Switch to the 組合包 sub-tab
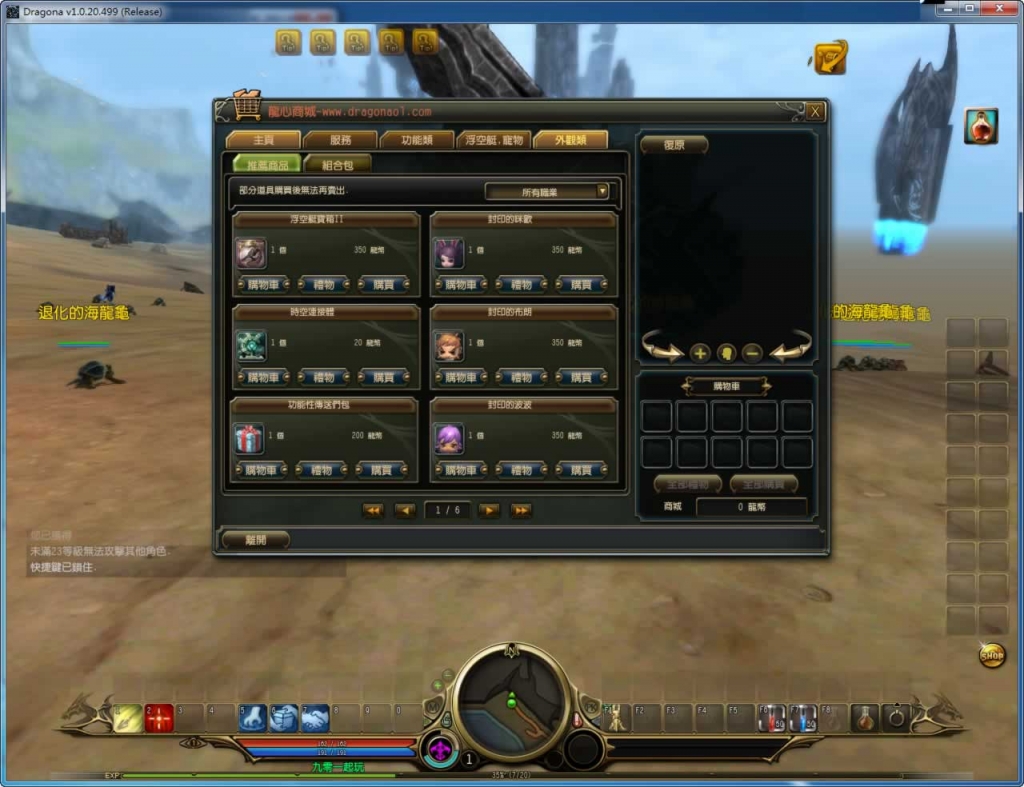This screenshot has height=787, width=1024. 337,164
